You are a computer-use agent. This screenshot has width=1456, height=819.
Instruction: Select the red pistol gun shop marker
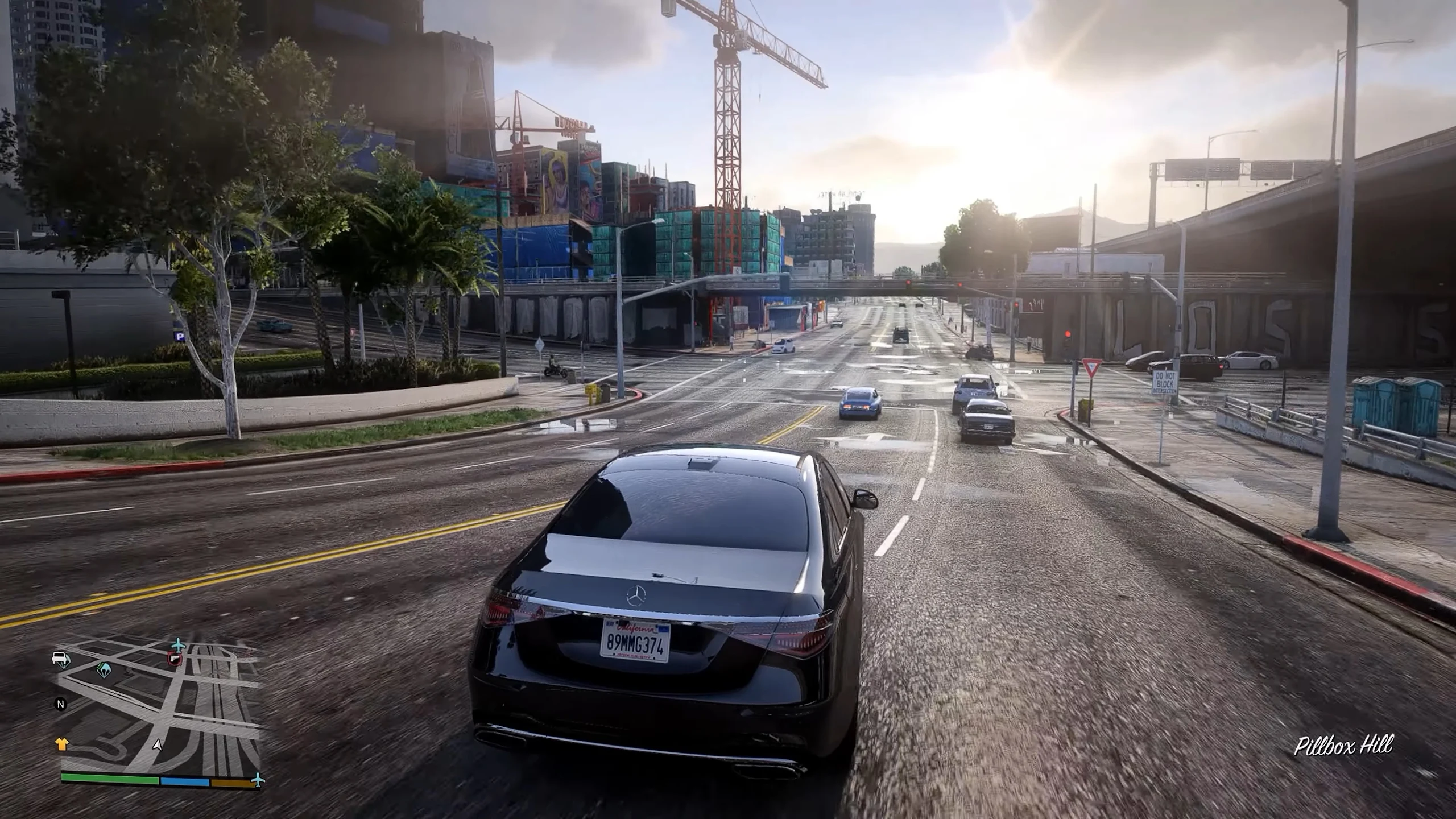pos(174,659)
